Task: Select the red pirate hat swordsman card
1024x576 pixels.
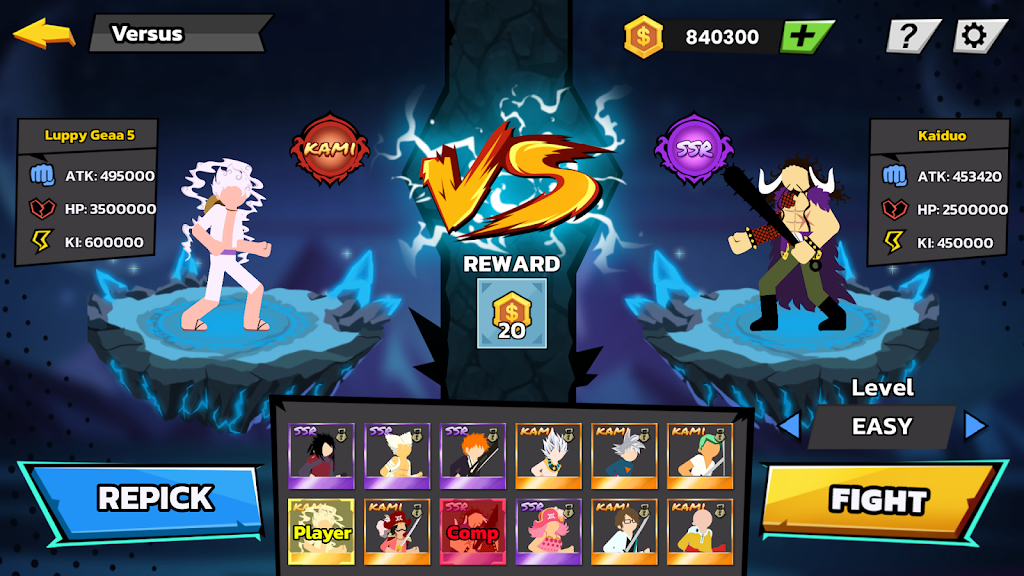Action: [396, 531]
